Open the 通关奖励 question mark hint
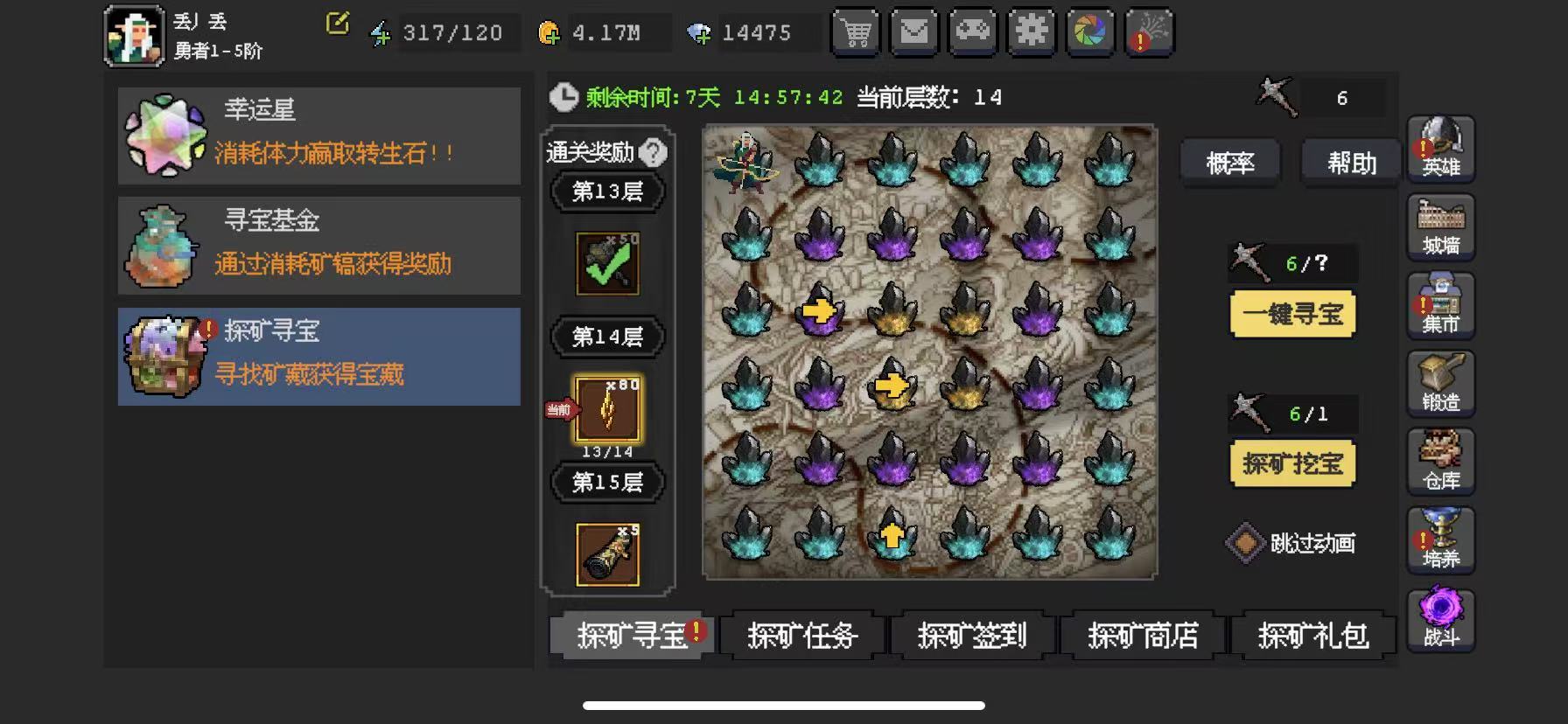1568x724 pixels. coord(651,151)
